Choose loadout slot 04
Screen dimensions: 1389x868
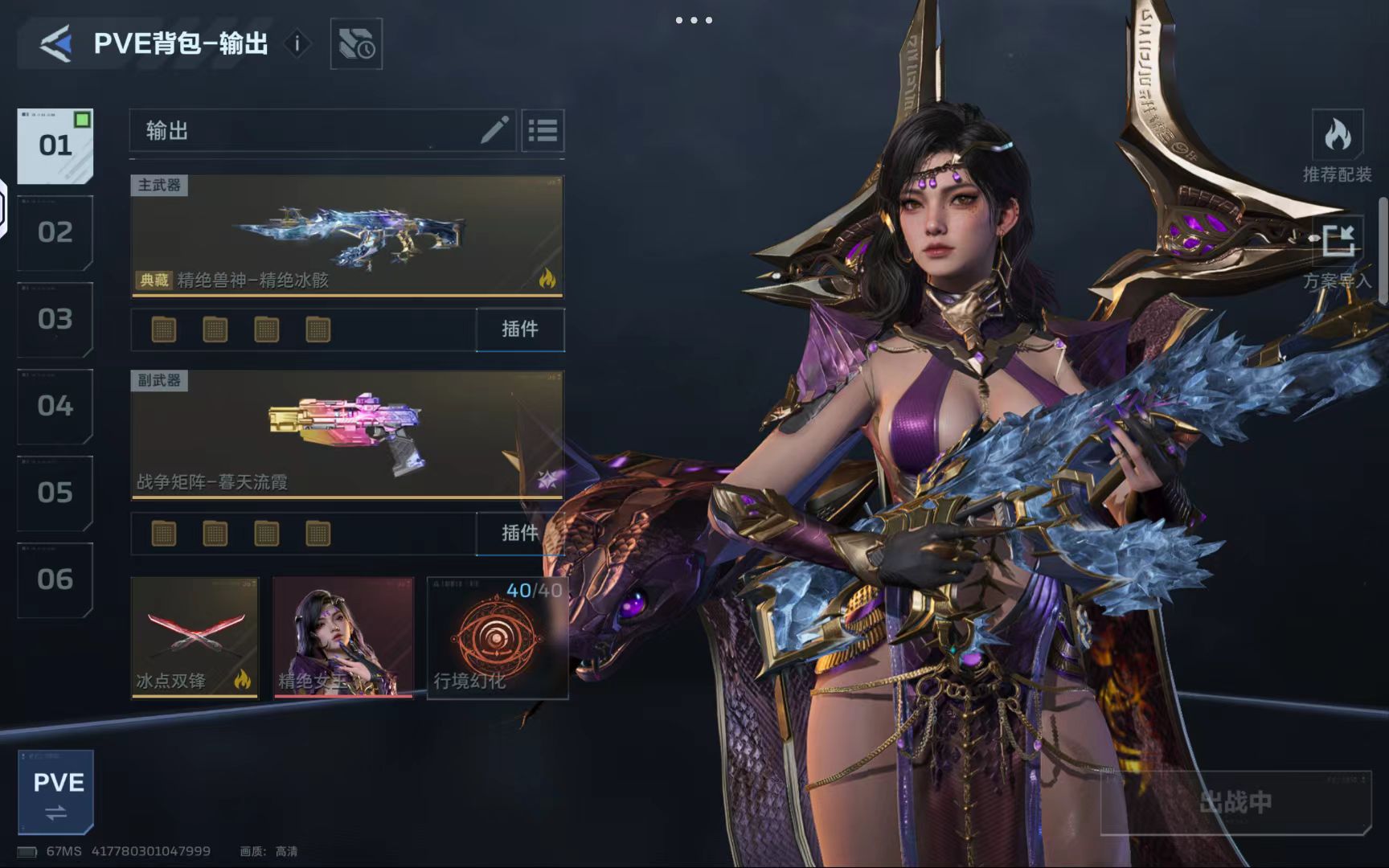pos(55,406)
